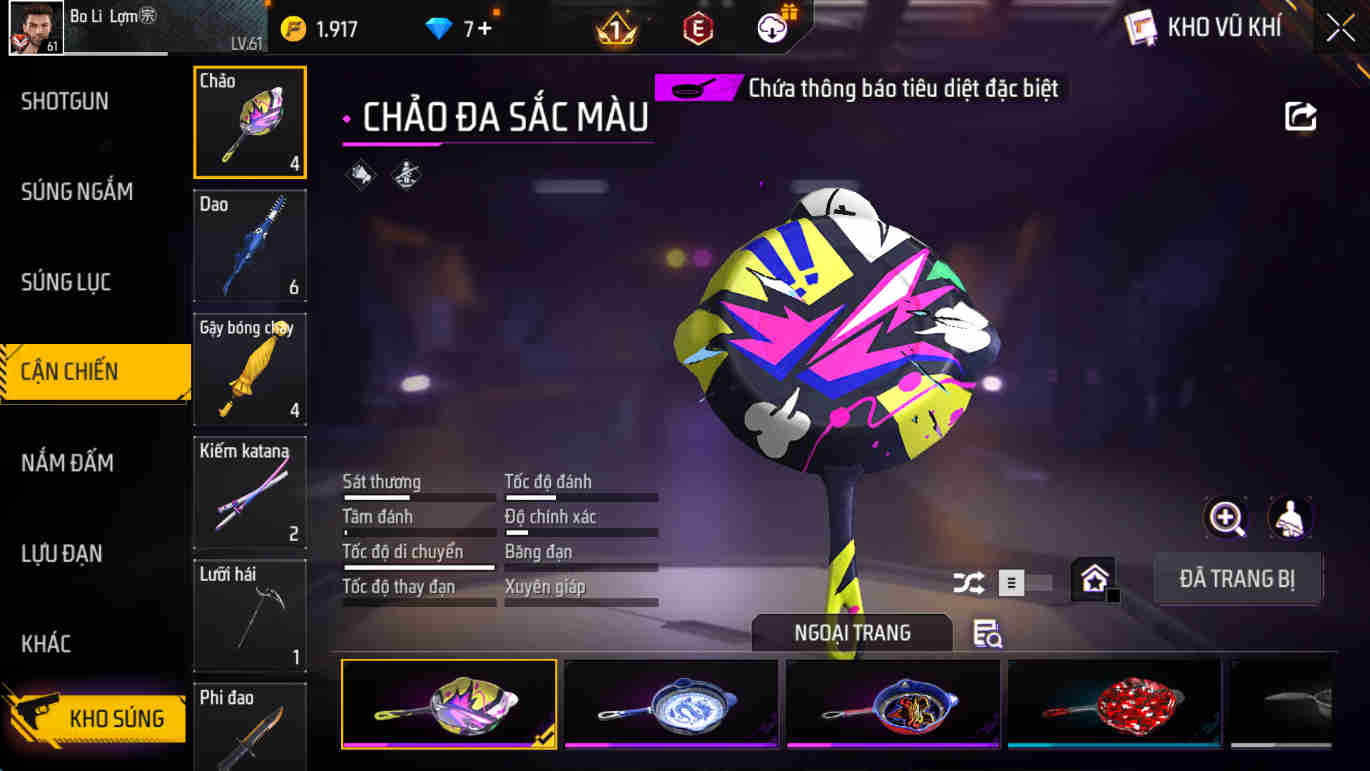This screenshot has height=771, width=1370.
Task: Click the magnifier zoom icon to inspect the pan
Action: (1225, 519)
